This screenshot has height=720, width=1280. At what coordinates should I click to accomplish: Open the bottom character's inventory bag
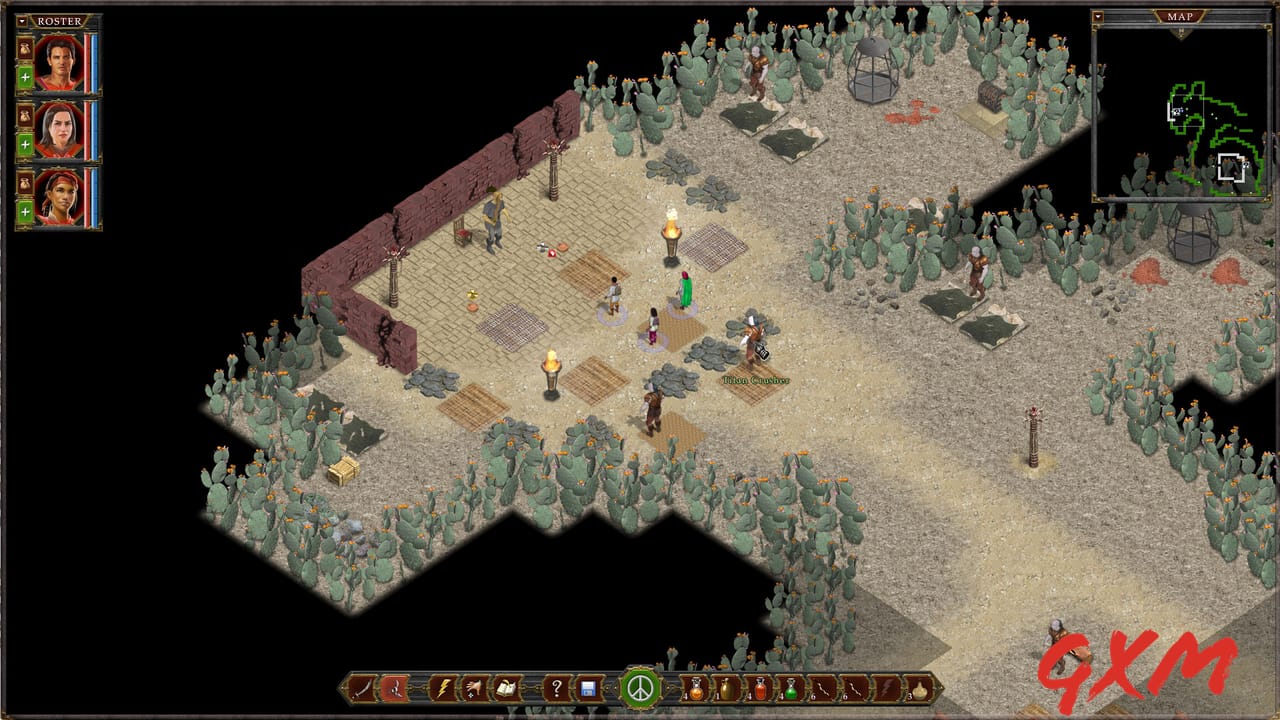pos(24,181)
